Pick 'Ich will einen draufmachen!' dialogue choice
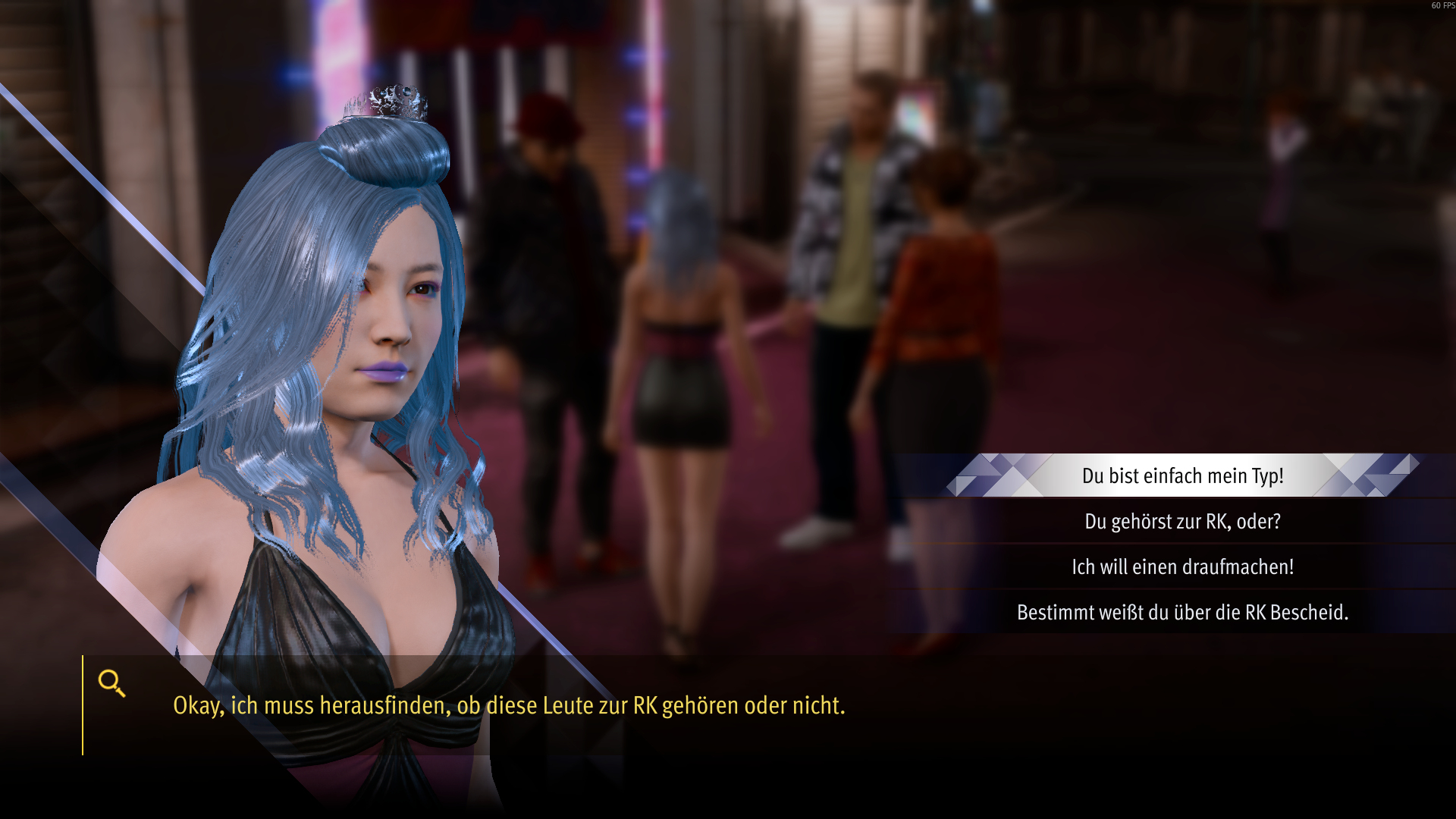Viewport: 1456px width, 819px height. pyautogui.click(x=1182, y=567)
